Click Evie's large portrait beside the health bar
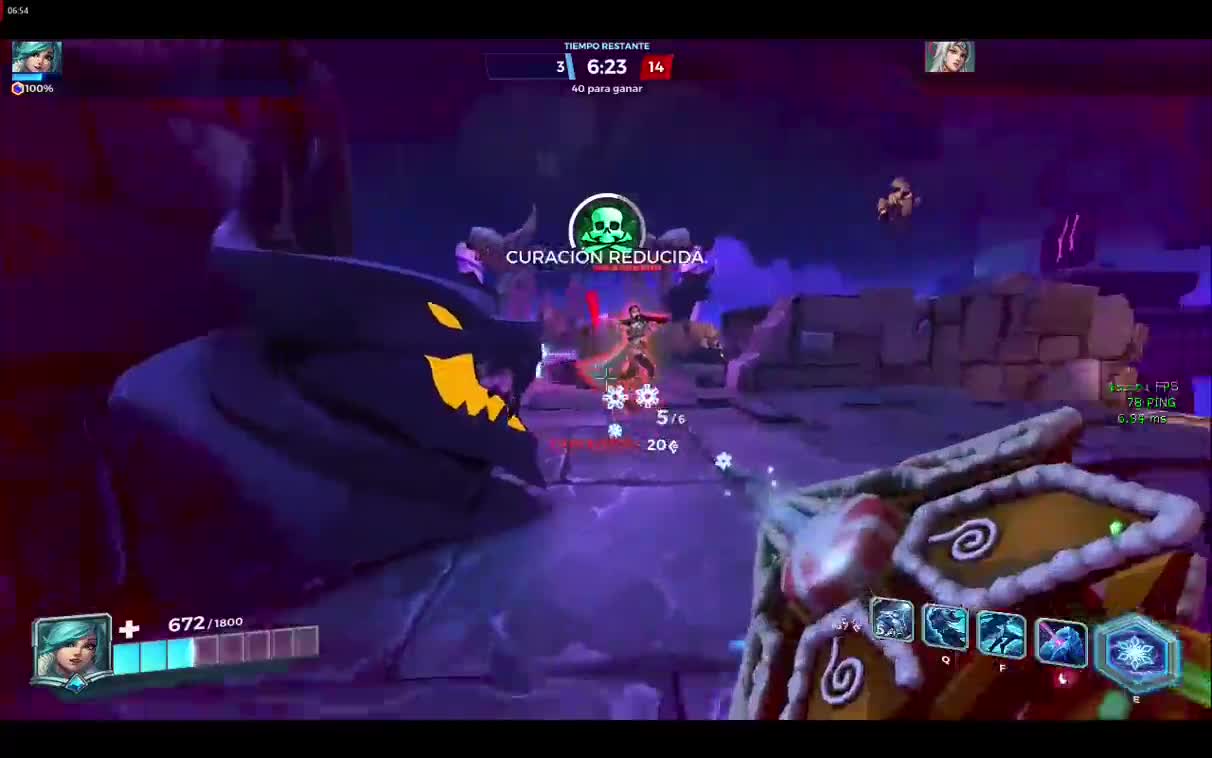 pos(72,648)
